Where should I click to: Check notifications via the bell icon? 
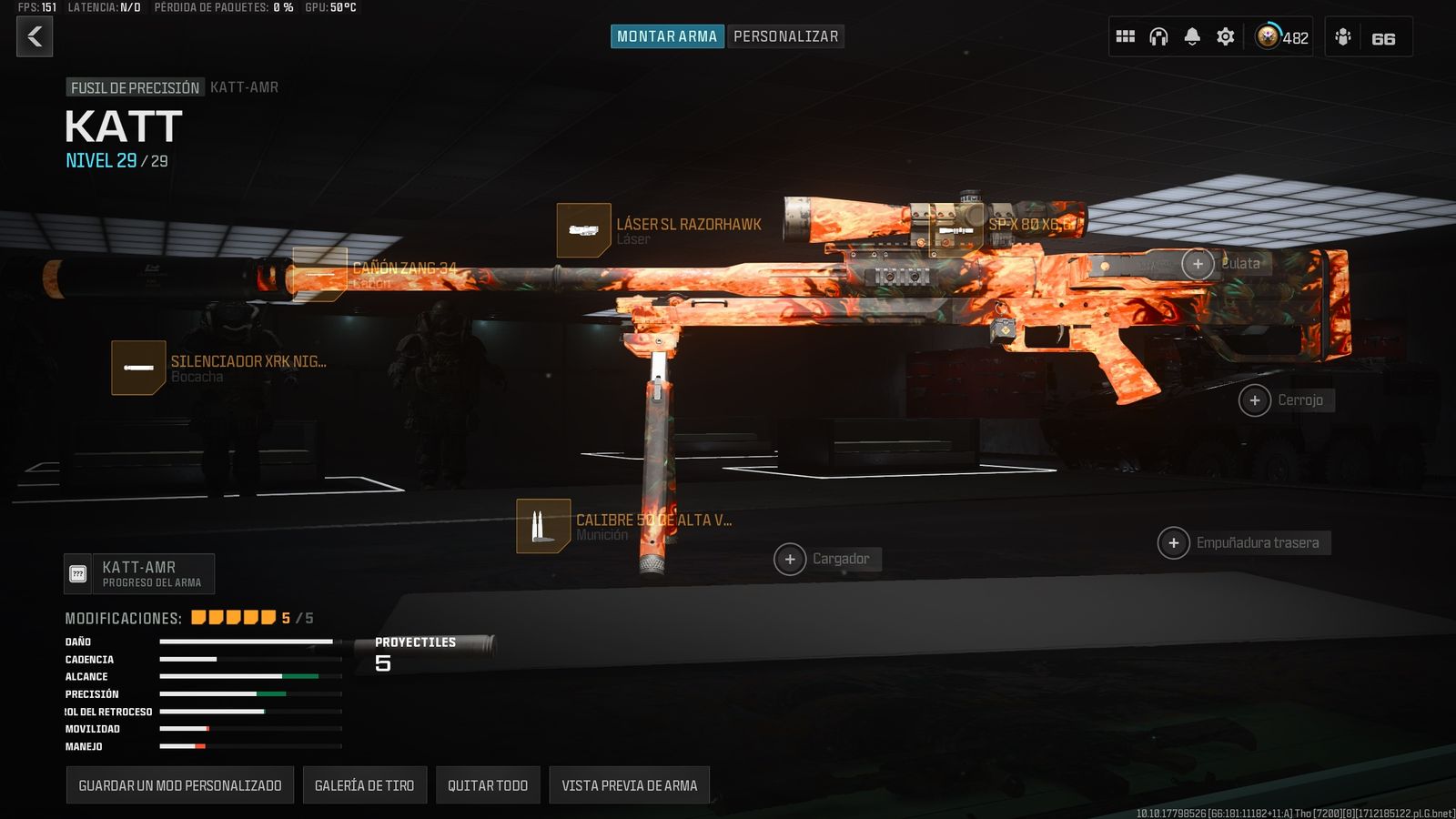1191,36
